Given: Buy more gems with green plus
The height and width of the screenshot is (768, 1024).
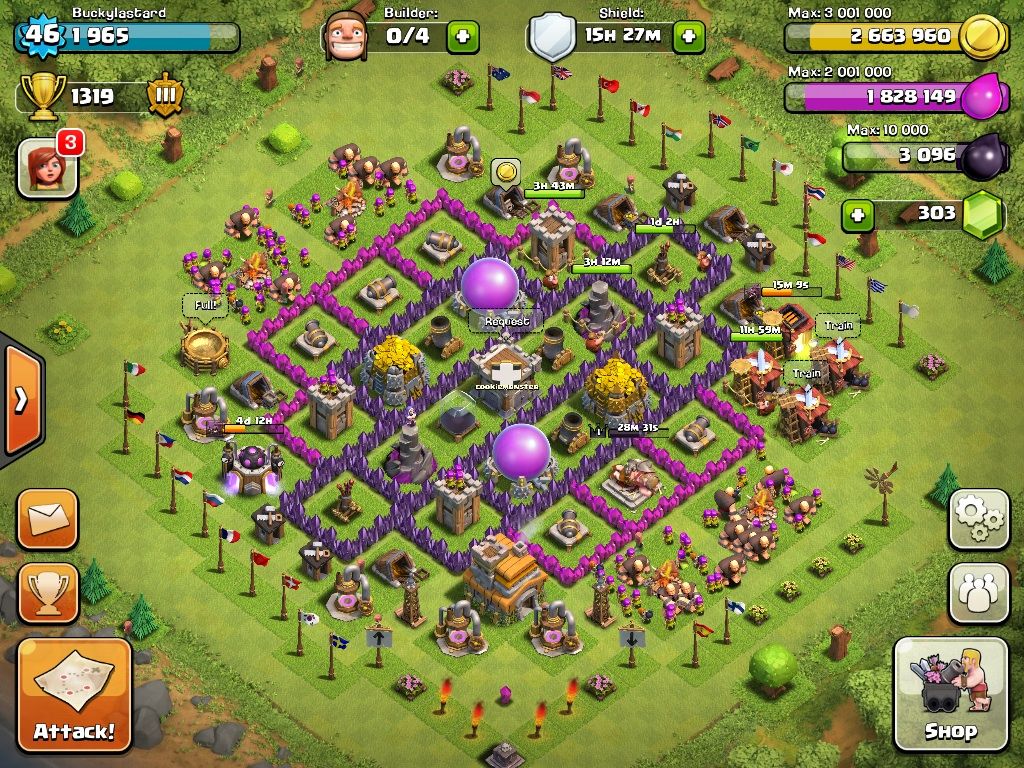Looking at the screenshot, I should [856, 214].
